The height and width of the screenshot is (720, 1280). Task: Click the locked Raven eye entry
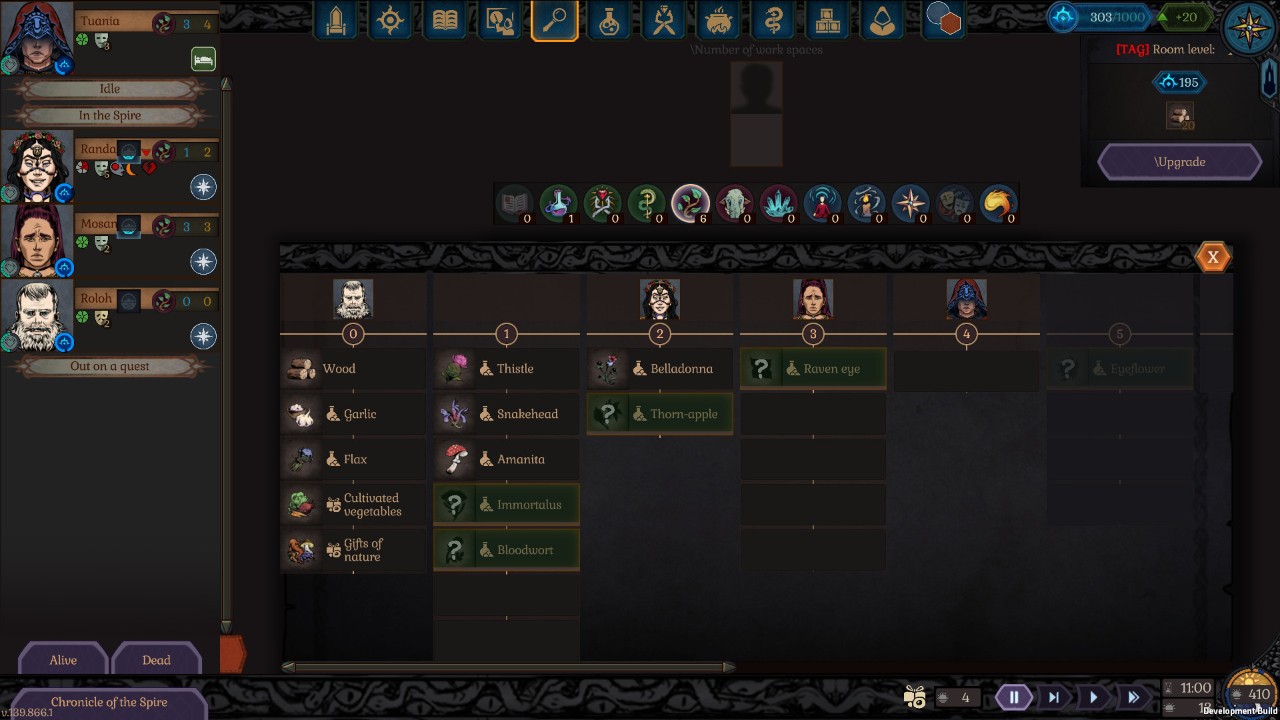pyautogui.click(x=813, y=369)
